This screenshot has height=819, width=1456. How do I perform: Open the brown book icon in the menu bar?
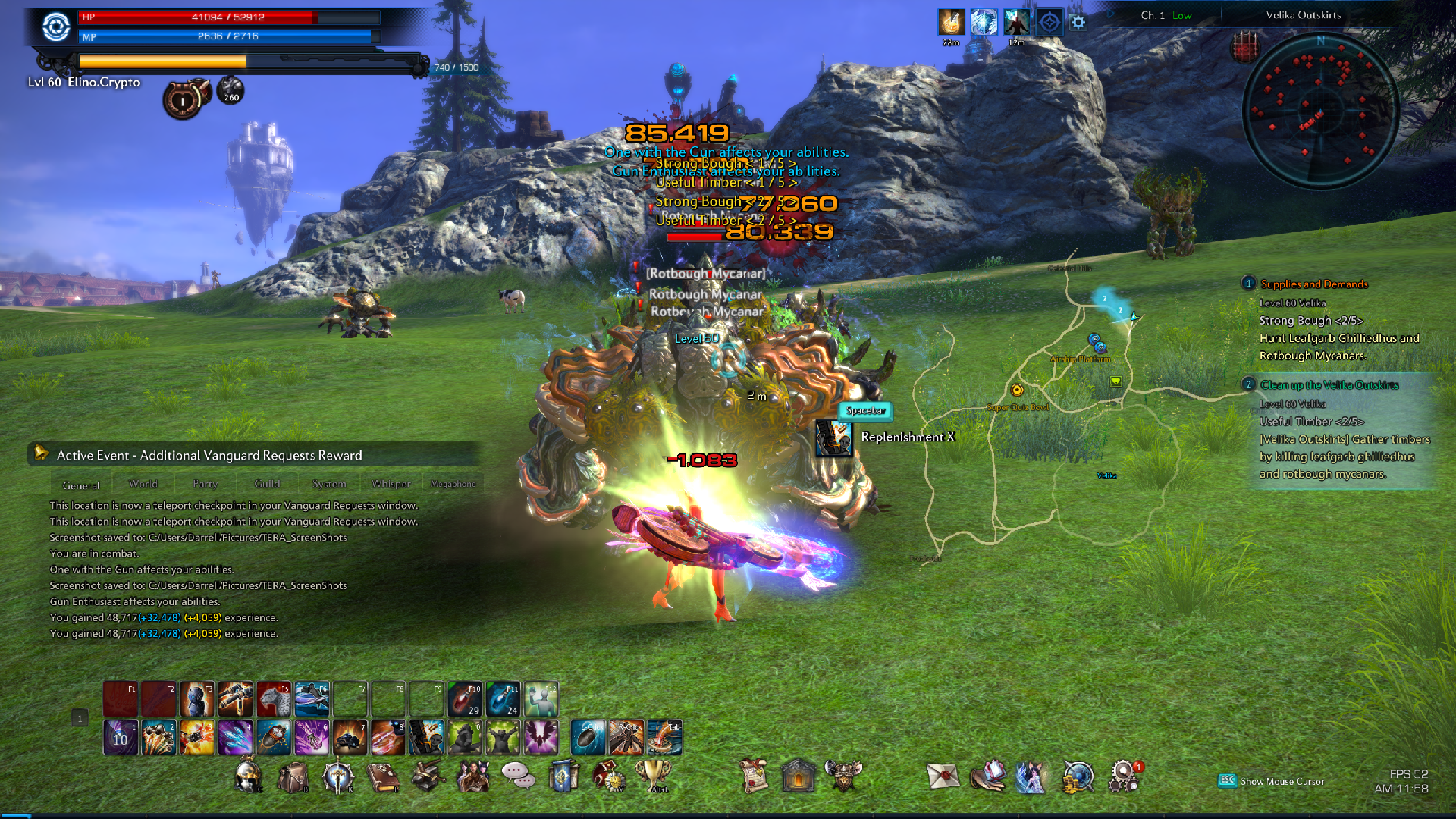click(383, 777)
